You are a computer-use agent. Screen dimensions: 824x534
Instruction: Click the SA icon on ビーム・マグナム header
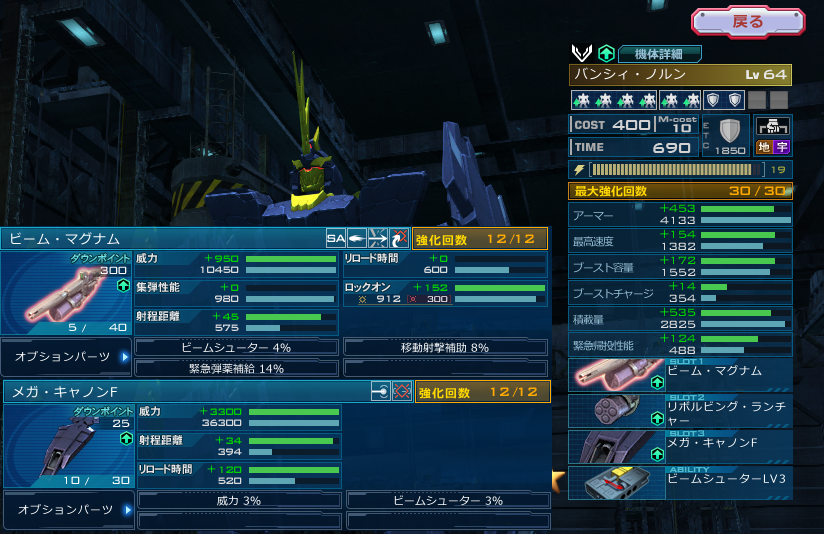pos(336,239)
